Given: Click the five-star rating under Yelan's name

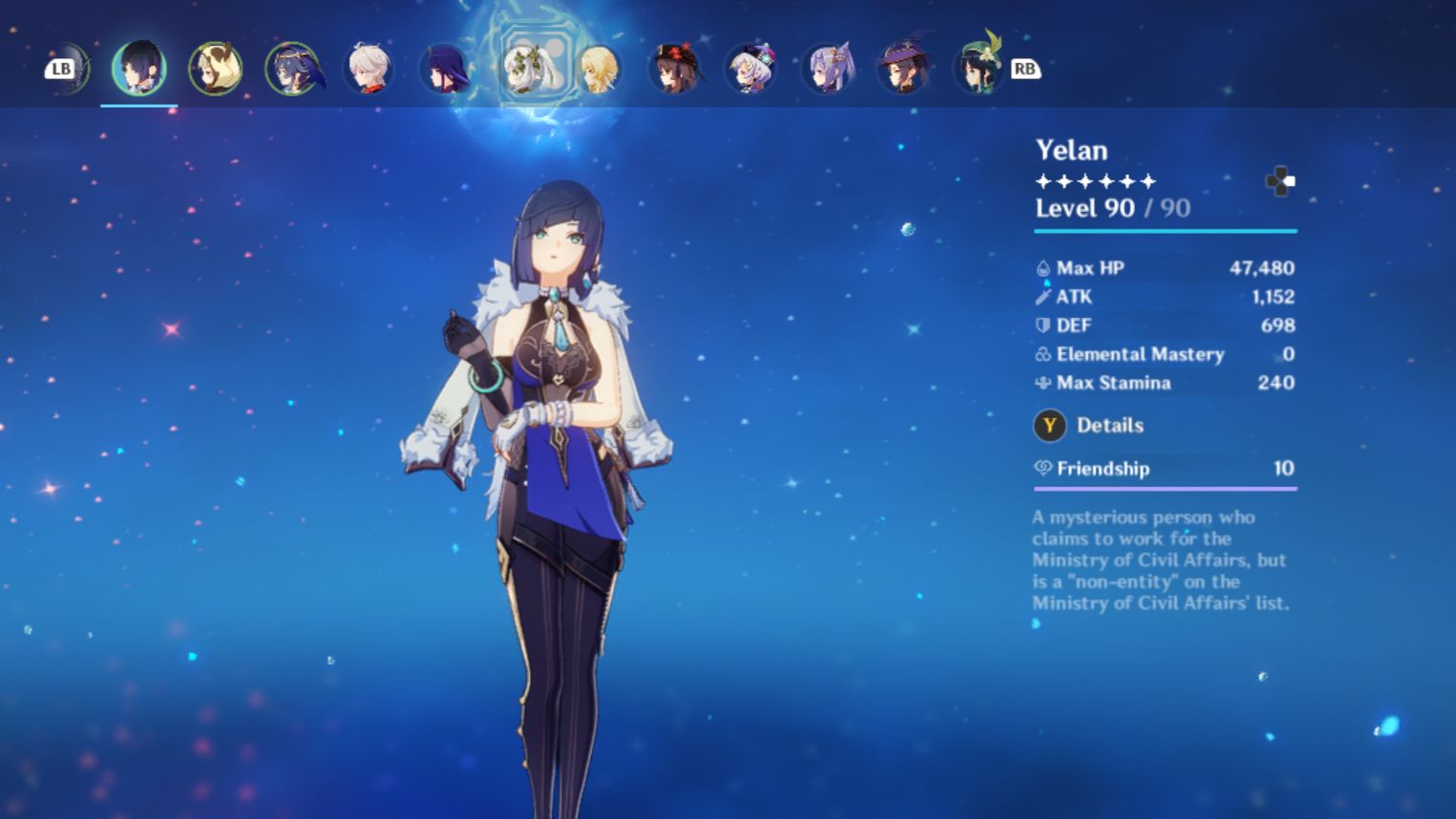Looking at the screenshot, I should pyautogui.click(x=1092, y=179).
